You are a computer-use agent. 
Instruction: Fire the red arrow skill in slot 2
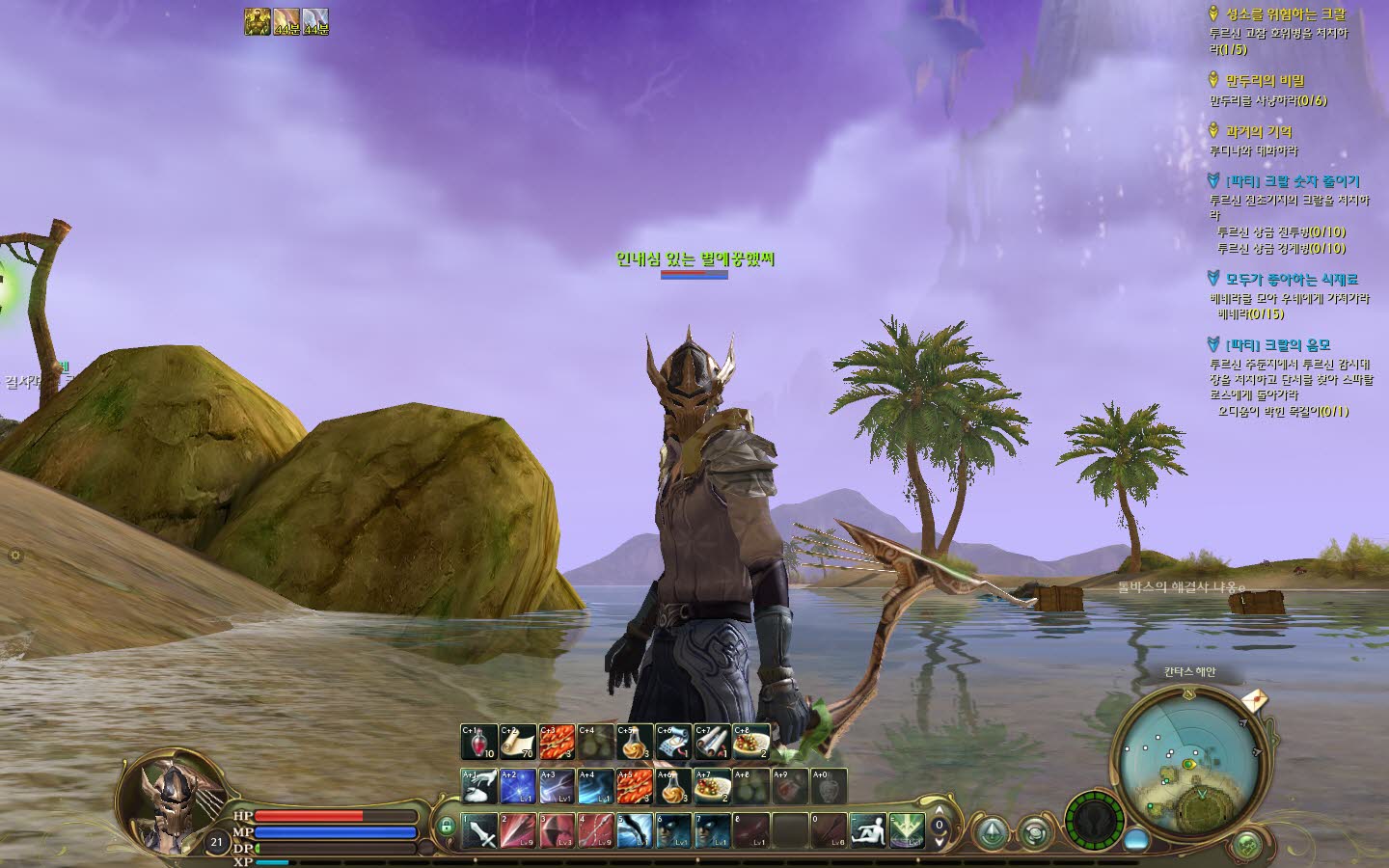point(518,830)
